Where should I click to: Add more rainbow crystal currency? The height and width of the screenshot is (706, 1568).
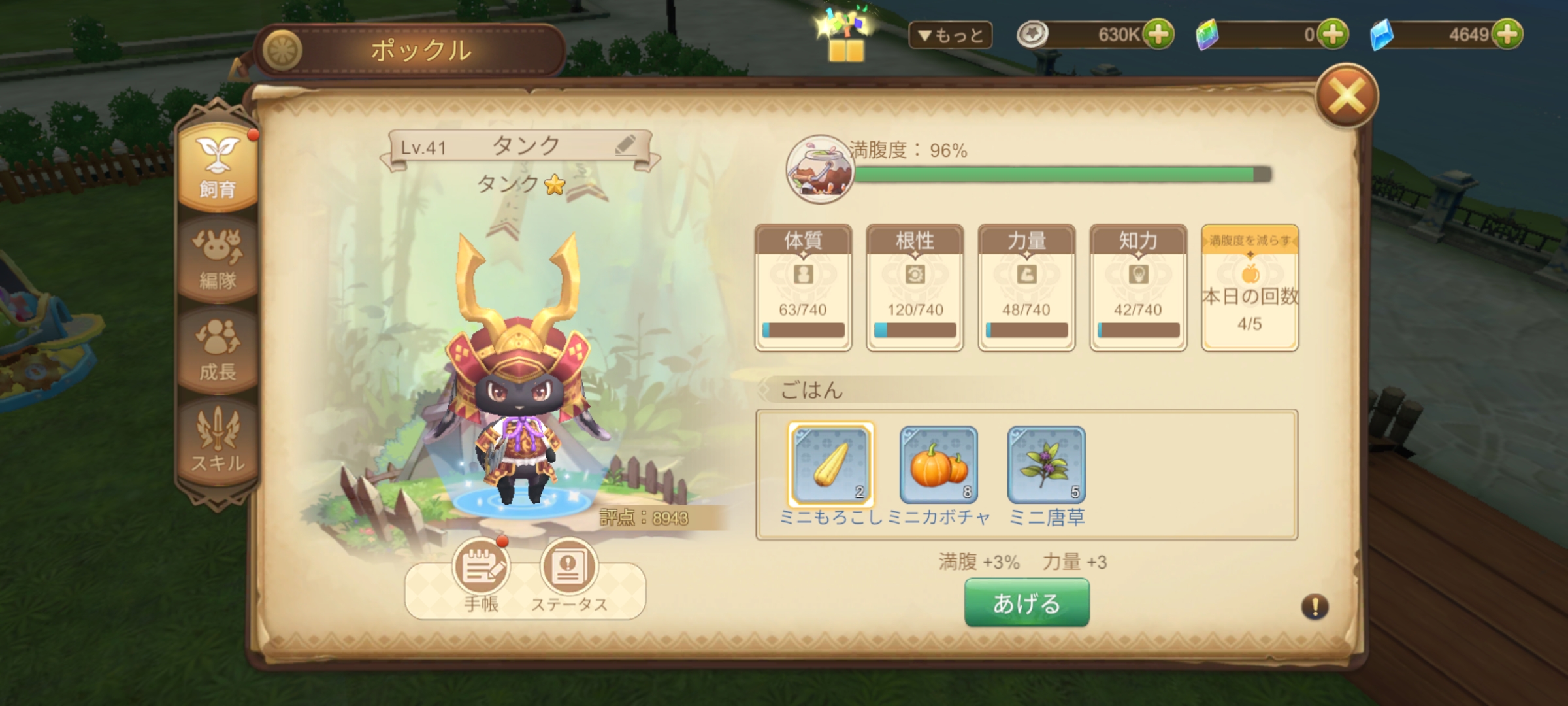(x=1332, y=35)
